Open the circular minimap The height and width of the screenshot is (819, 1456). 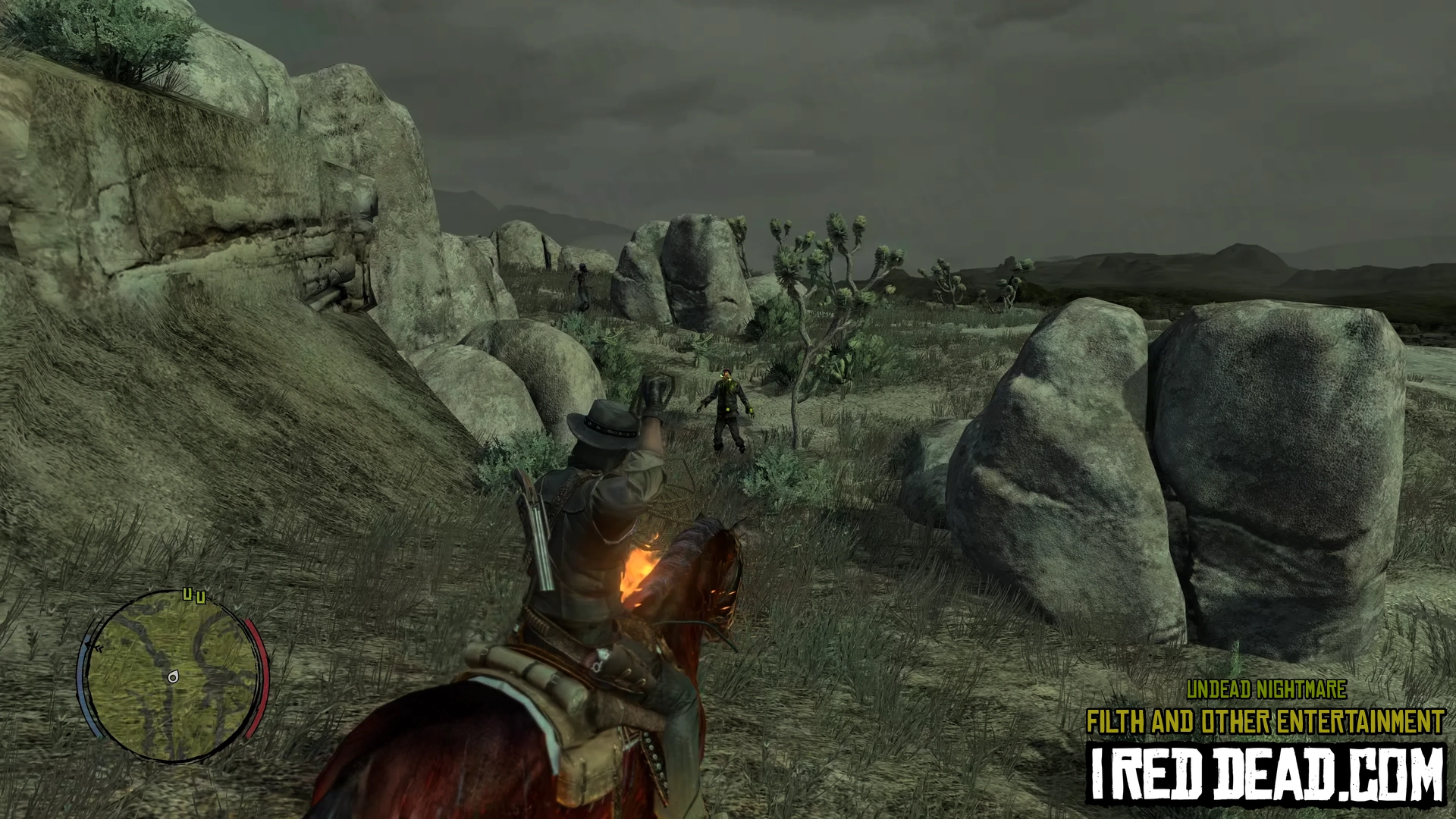coord(173,675)
